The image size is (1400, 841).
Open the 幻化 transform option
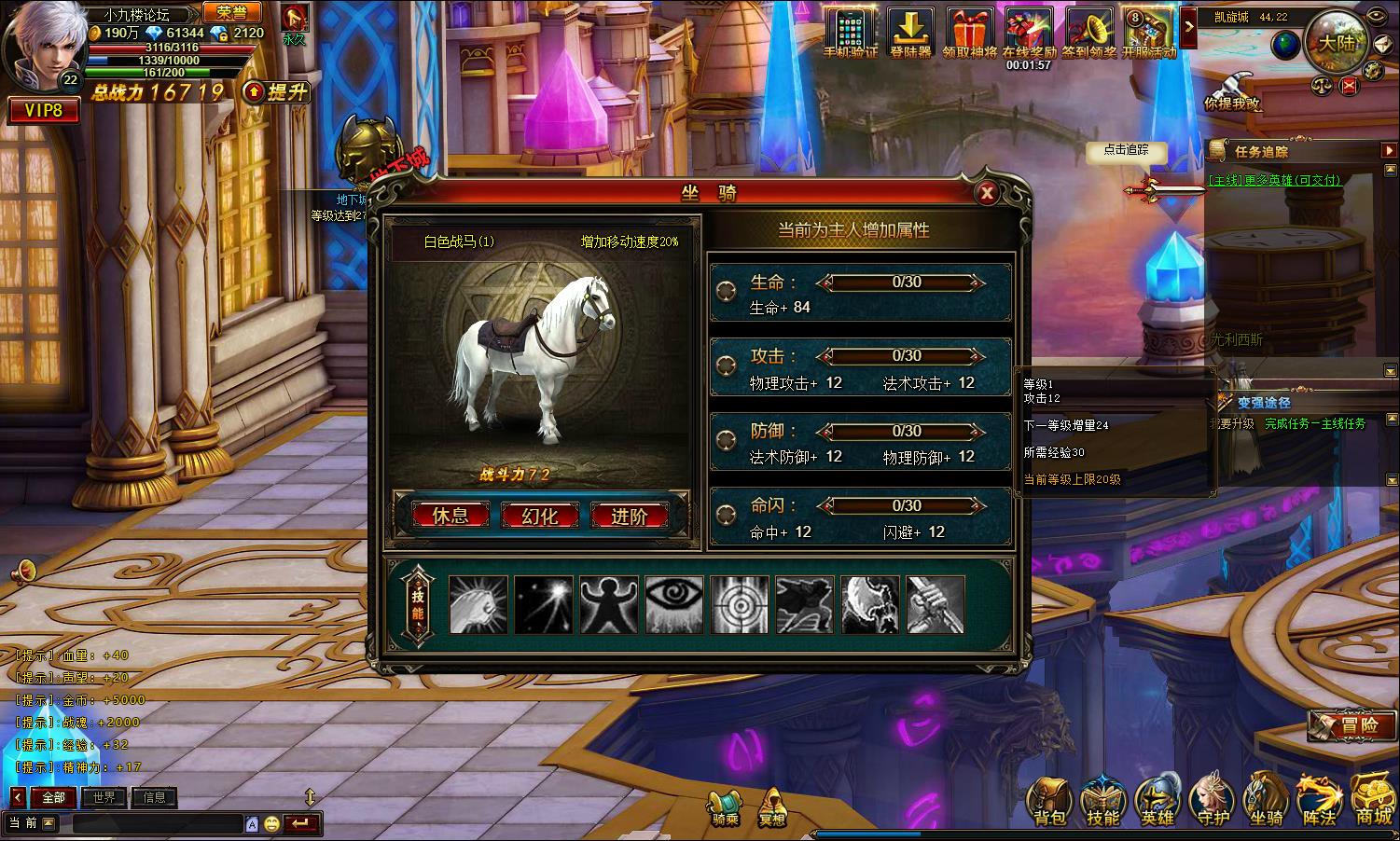540,516
